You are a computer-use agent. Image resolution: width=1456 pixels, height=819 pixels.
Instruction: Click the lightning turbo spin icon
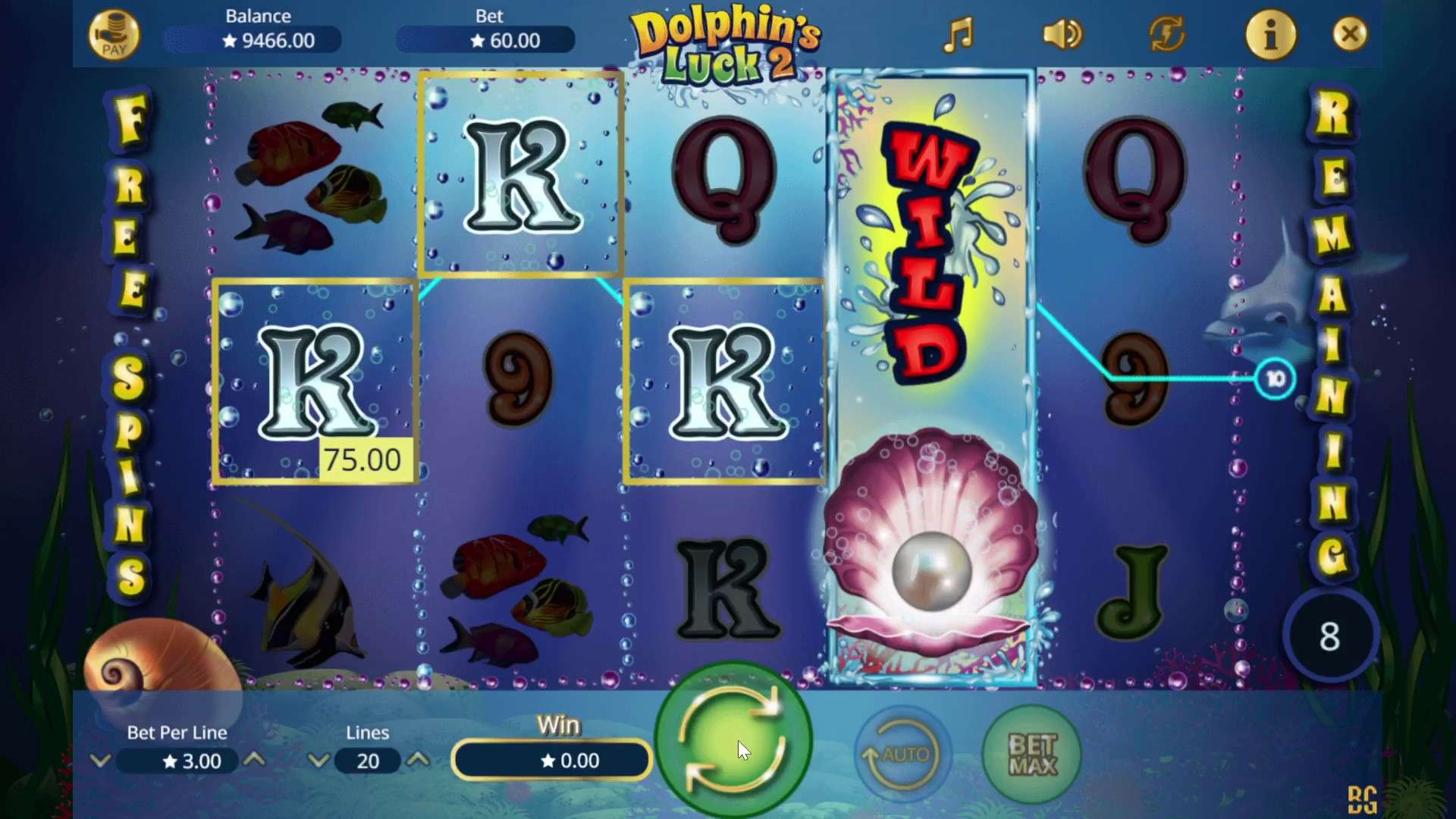click(x=1166, y=35)
